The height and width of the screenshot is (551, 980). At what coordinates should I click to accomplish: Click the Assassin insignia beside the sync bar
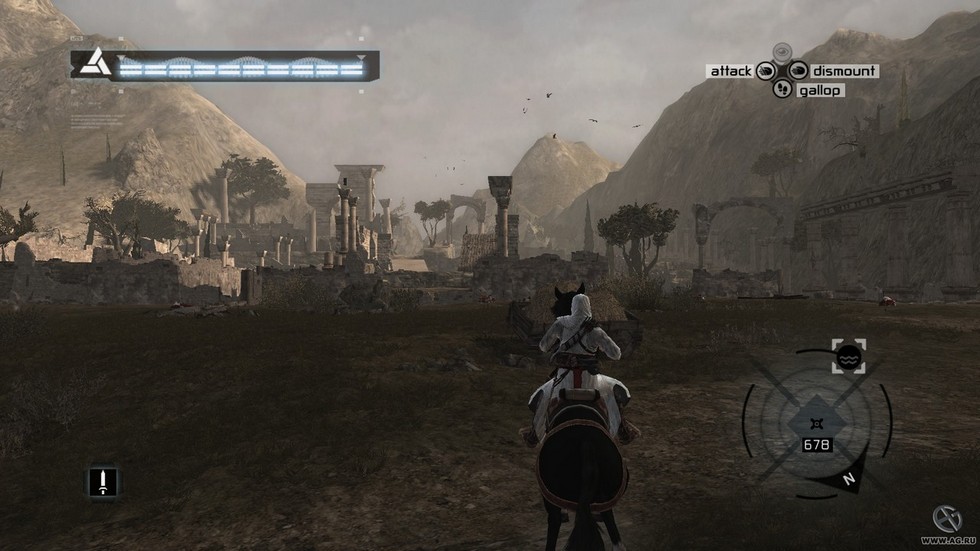click(x=95, y=64)
